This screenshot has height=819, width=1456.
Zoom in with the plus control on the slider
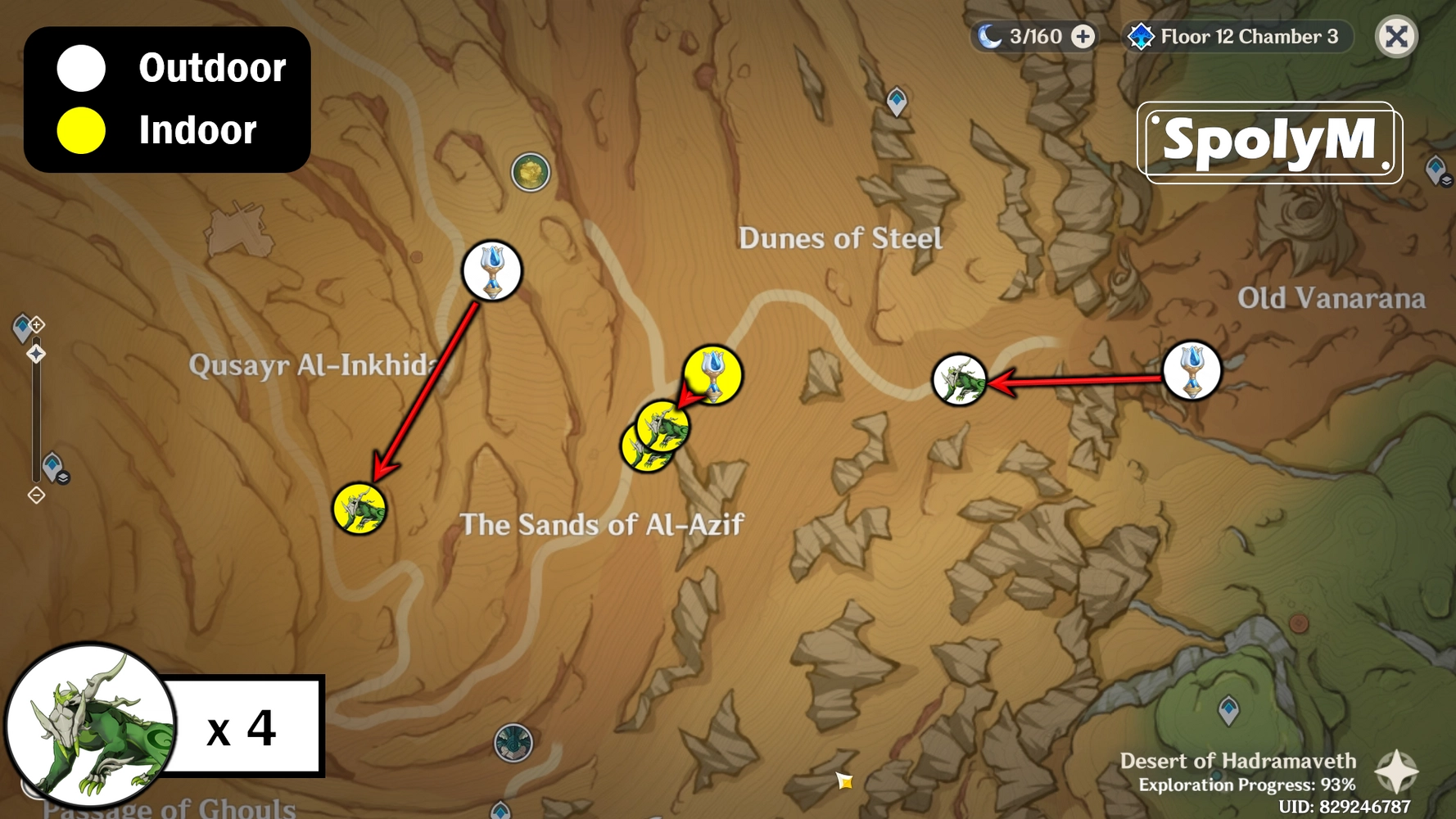(36, 324)
